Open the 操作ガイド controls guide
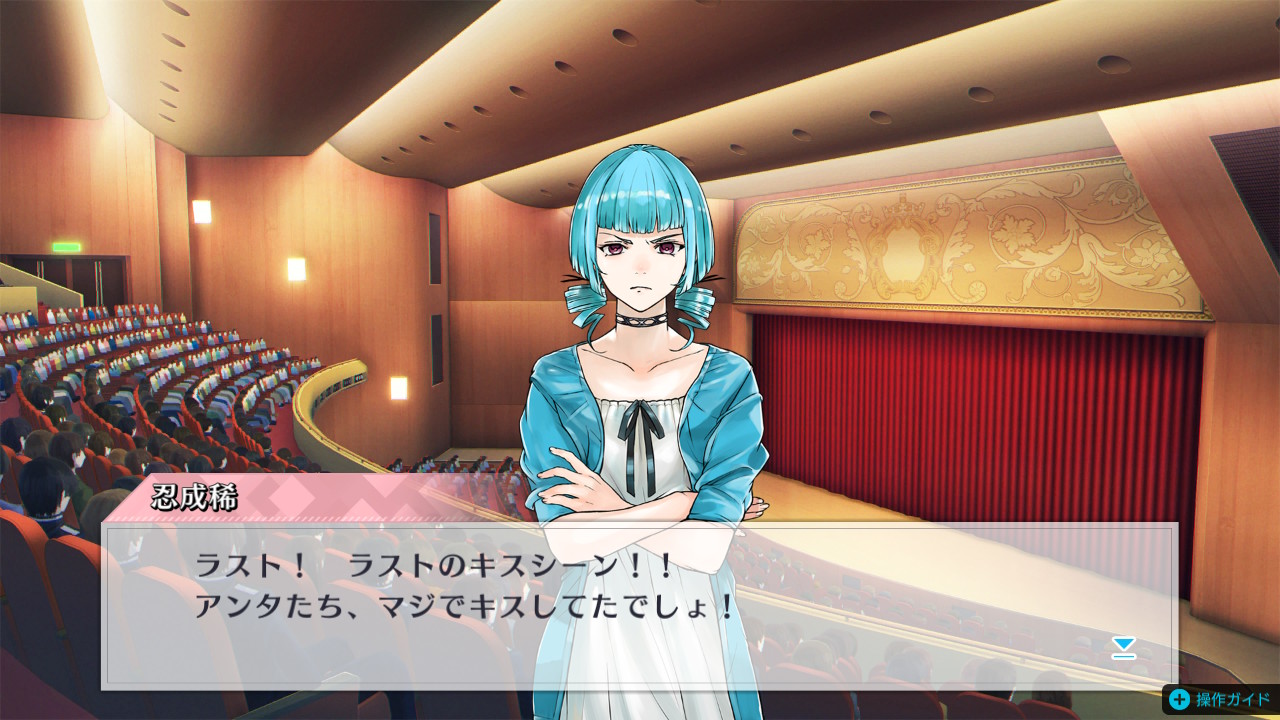 pos(1220,699)
